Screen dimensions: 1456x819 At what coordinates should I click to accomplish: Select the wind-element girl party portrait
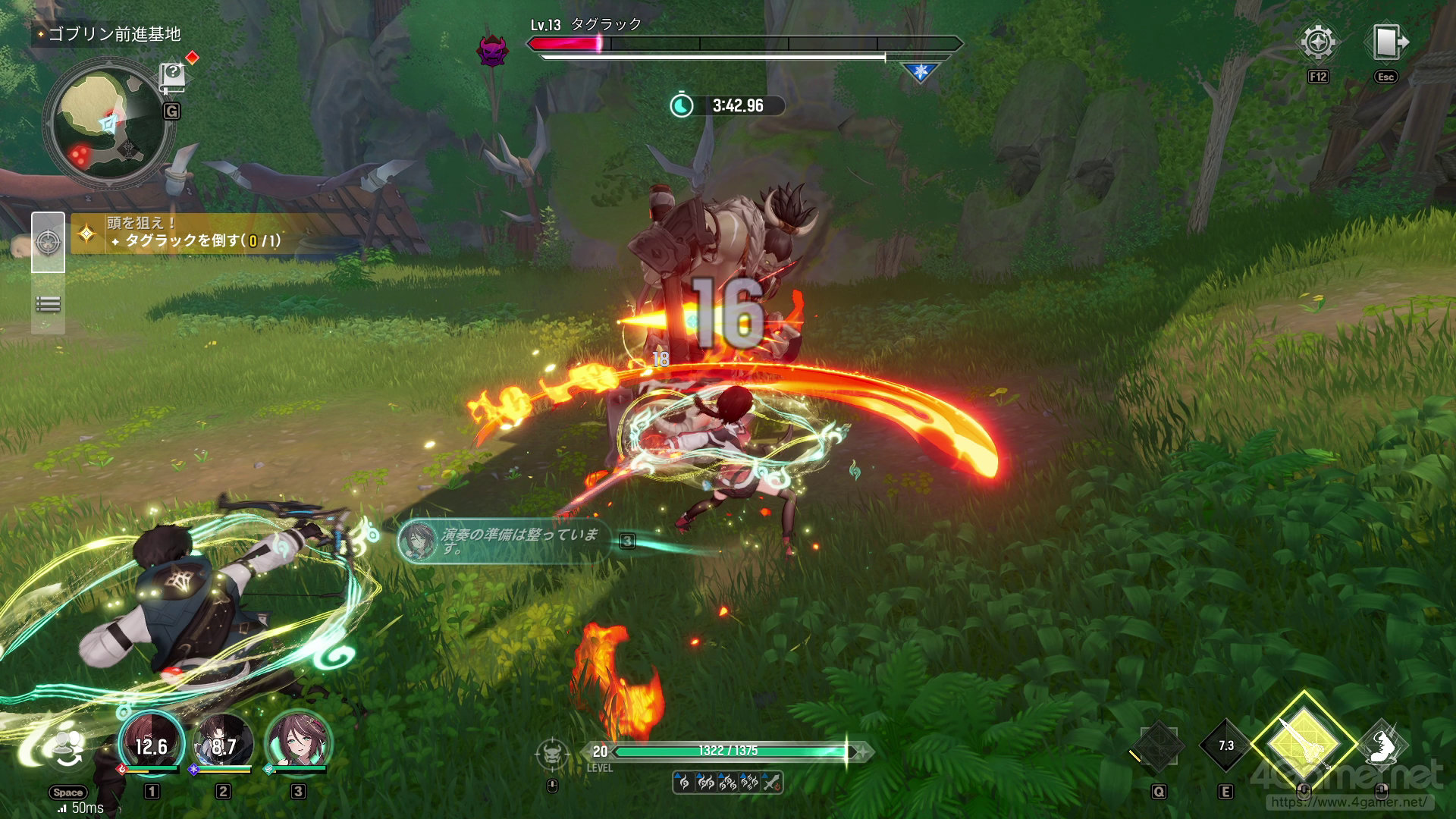(x=297, y=743)
